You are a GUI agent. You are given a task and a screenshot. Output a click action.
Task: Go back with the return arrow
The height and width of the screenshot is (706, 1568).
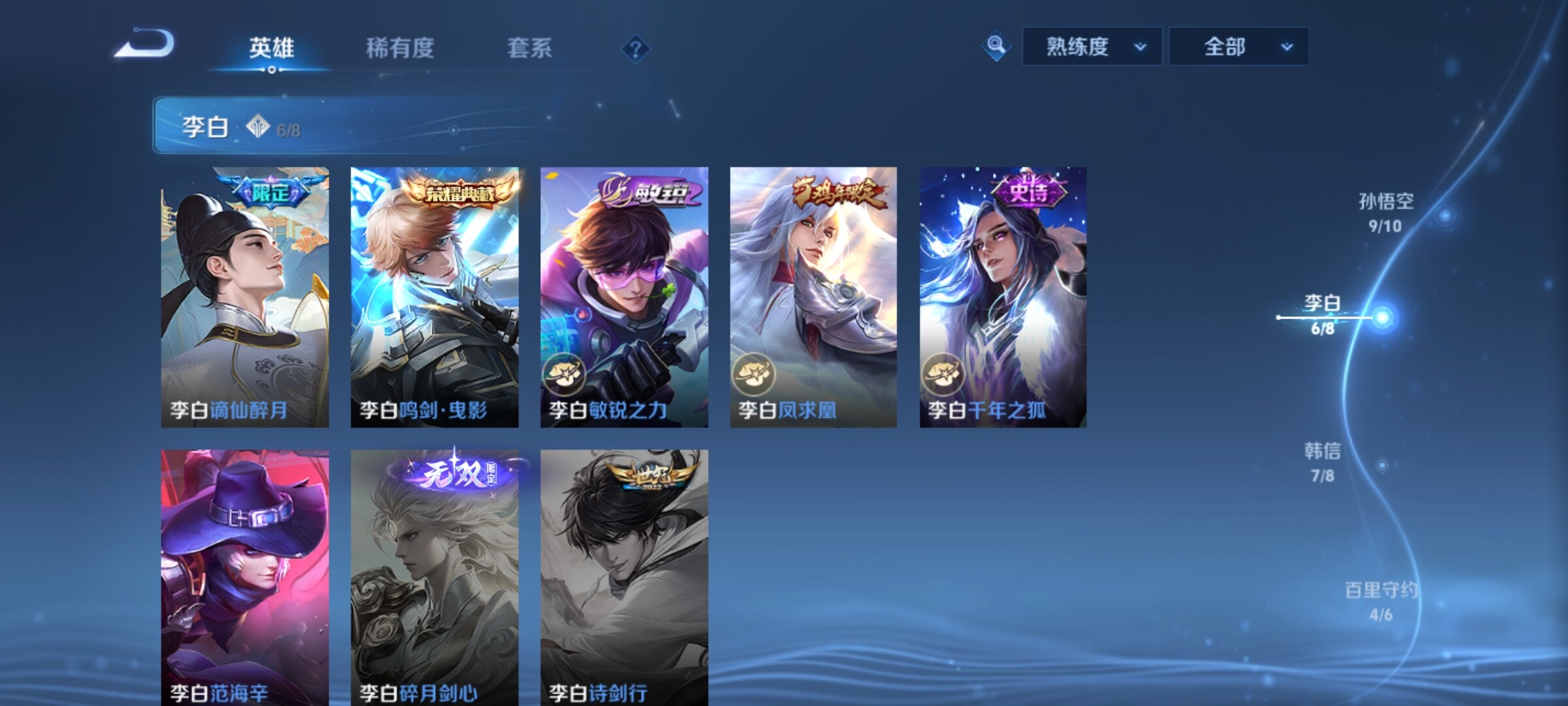(x=145, y=44)
